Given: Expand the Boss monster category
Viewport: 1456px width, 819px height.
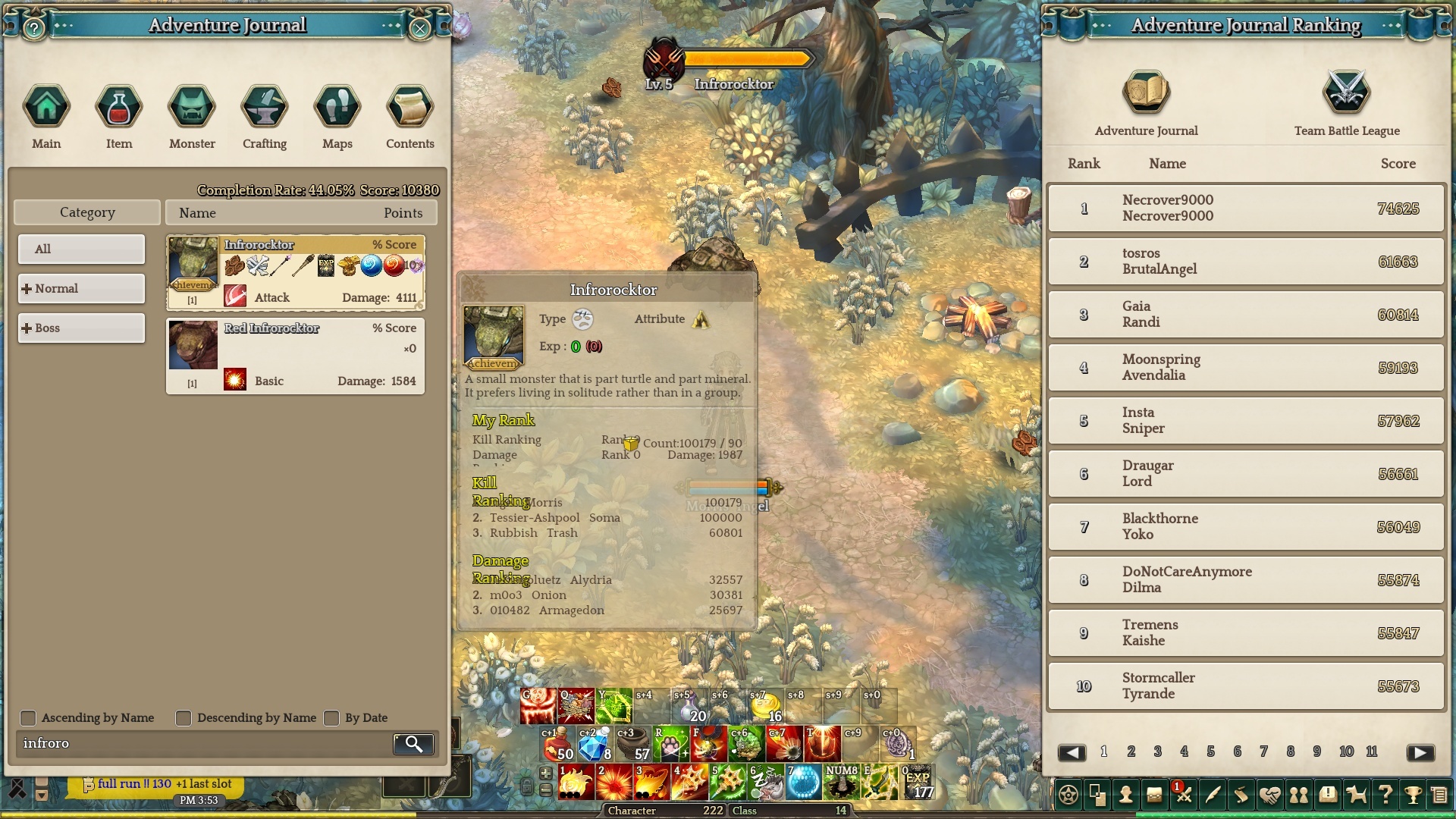Looking at the screenshot, I should tap(81, 328).
